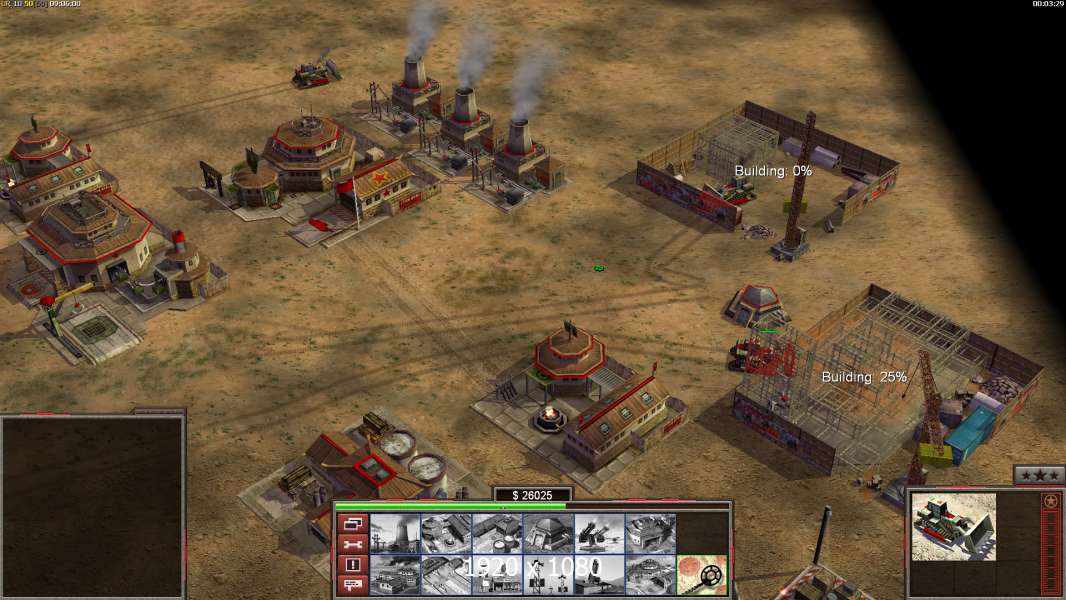
Task: Click the red wrench button
Action: [352, 544]
